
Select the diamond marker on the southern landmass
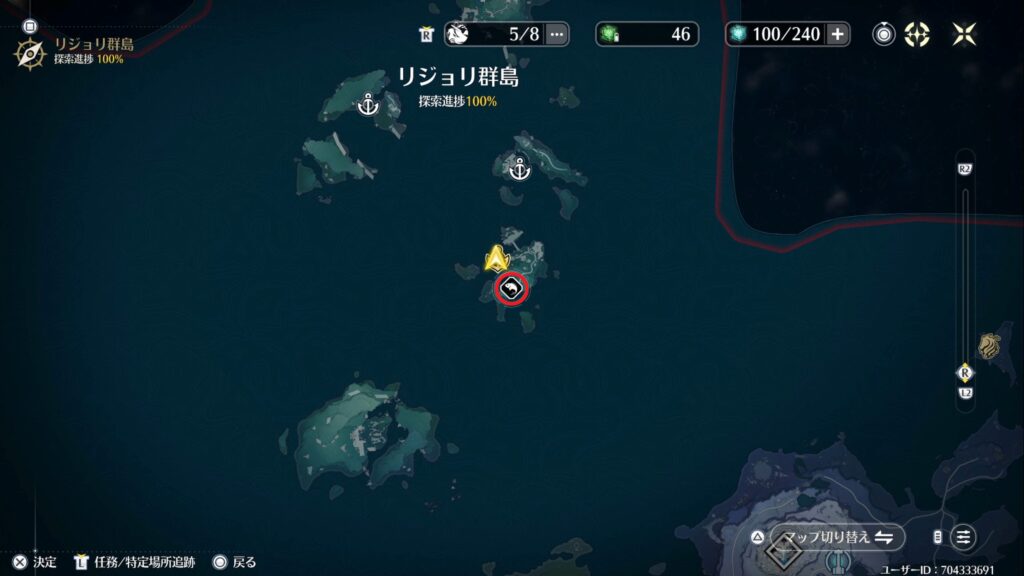point(783,549)
